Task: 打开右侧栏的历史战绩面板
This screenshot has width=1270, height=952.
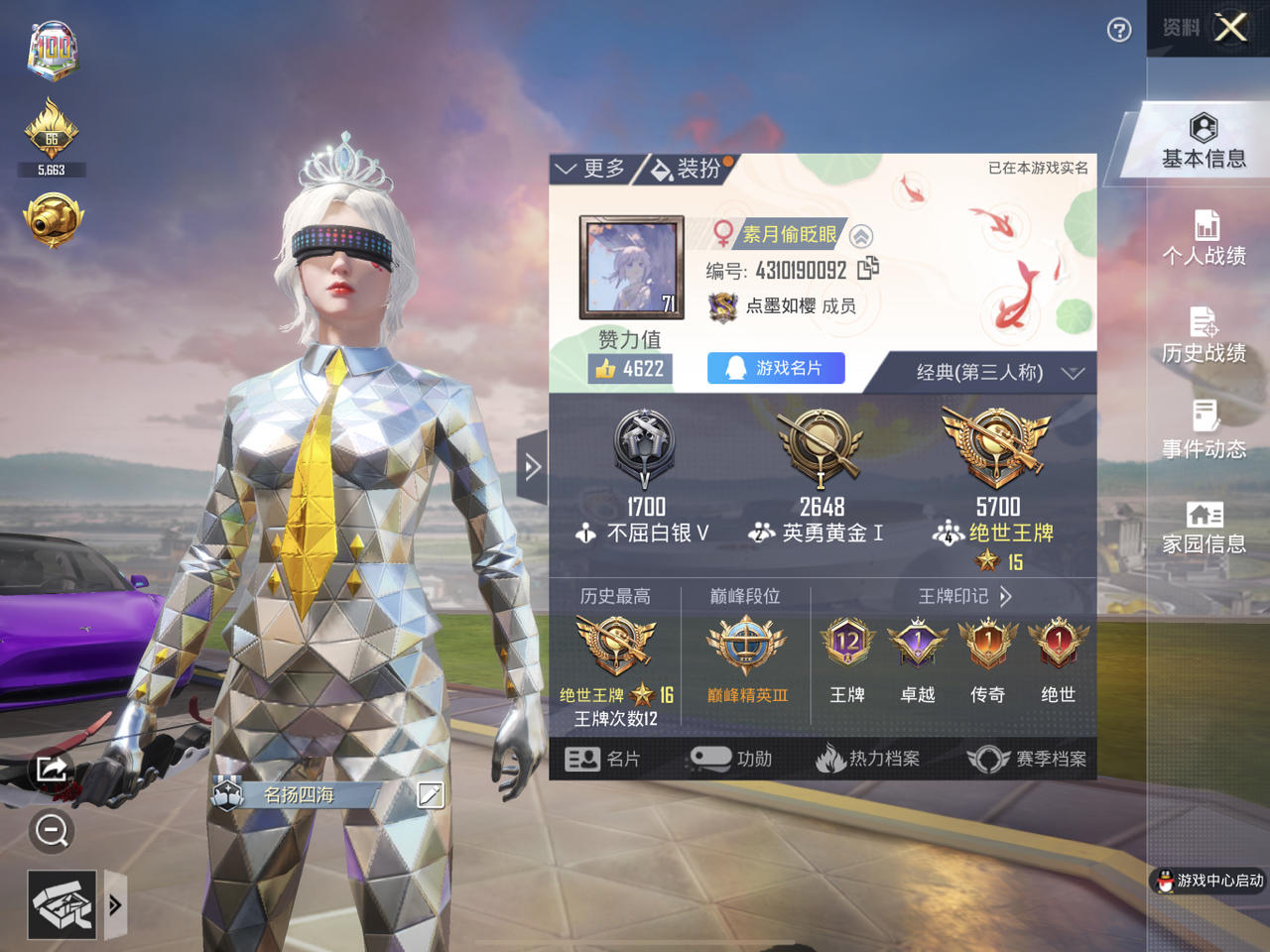Action: point(1205,335)
